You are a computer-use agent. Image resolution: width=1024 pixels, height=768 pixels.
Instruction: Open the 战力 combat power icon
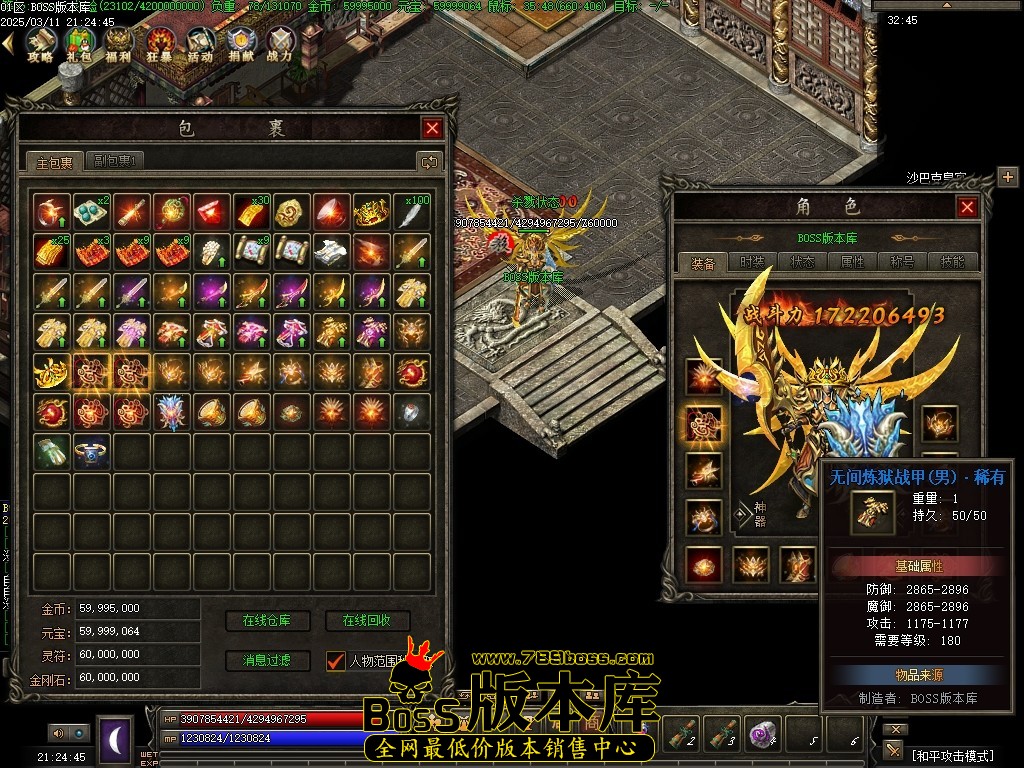pyautogui.click(x=280, y=43)
